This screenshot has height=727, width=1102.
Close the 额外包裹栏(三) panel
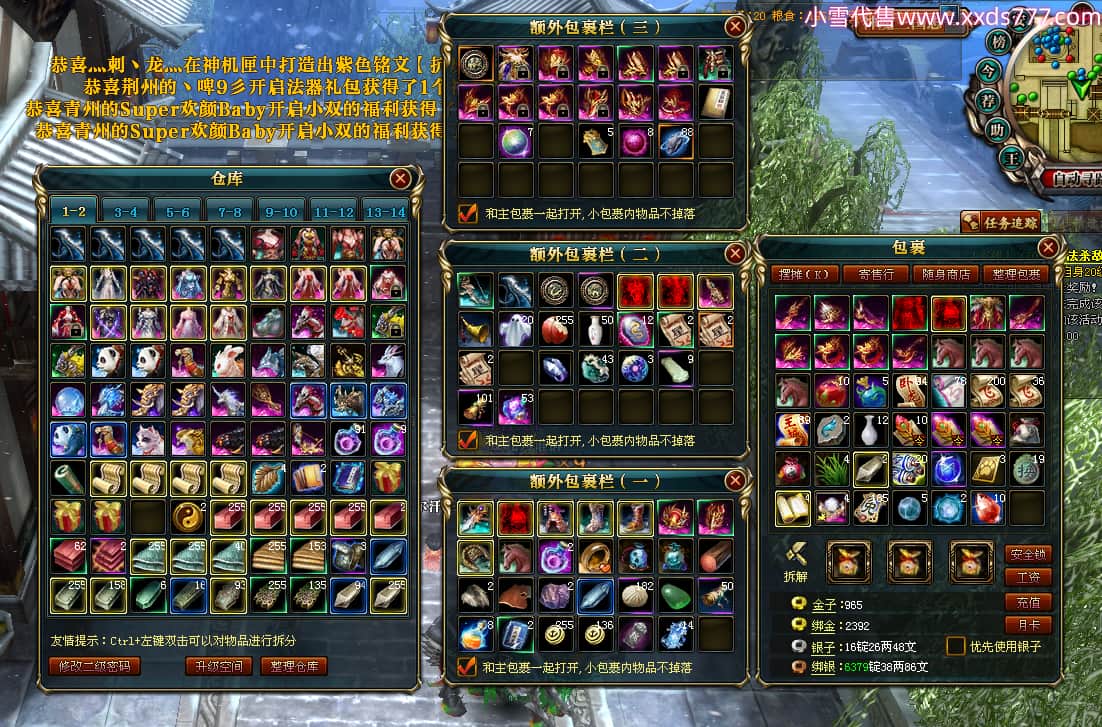(x=735, y=27)
